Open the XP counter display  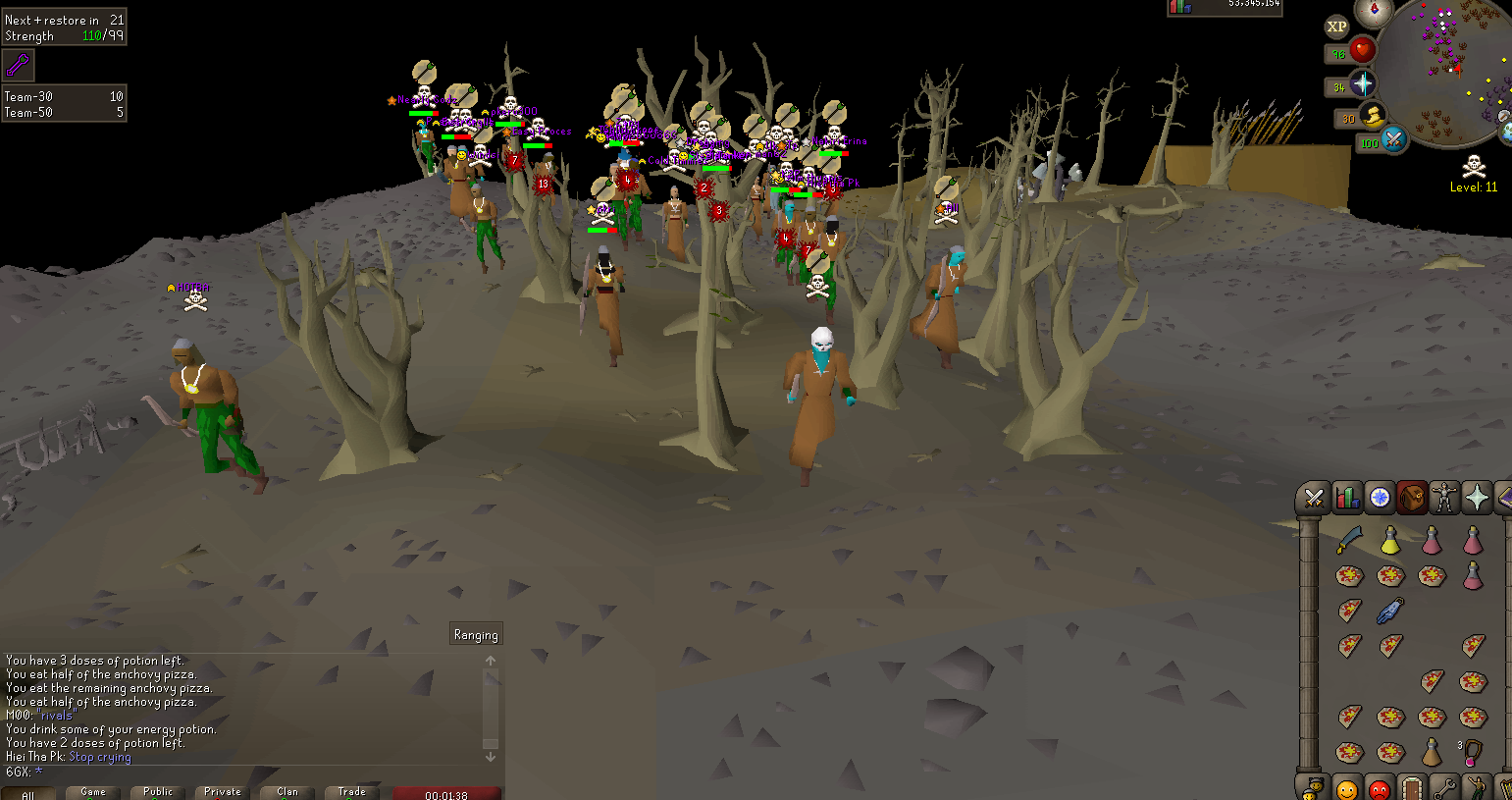1336,27
